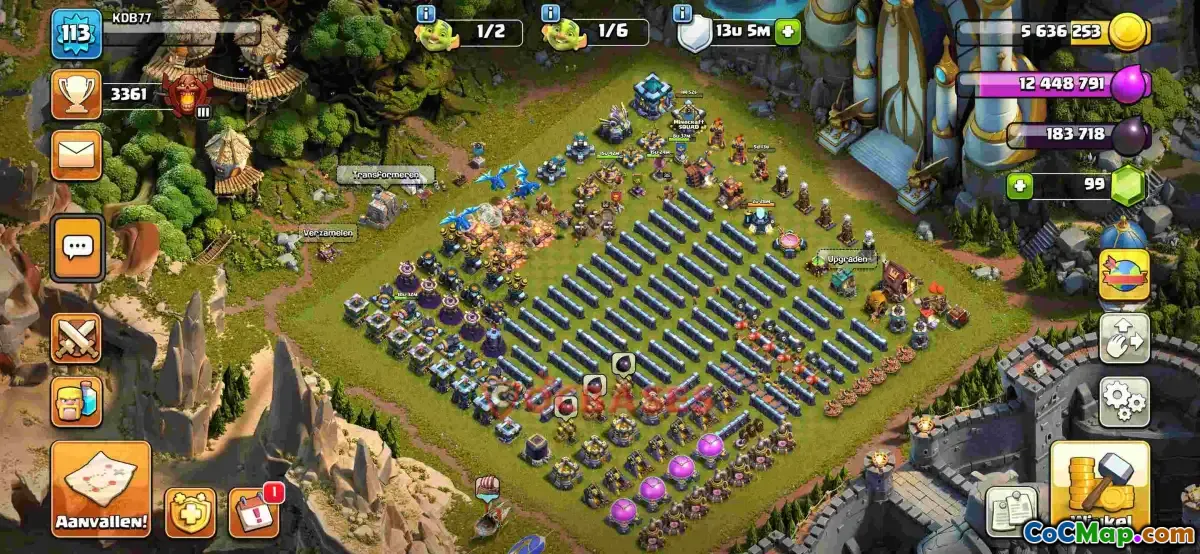Open the golden shield with plus icon

pos(190,512)
